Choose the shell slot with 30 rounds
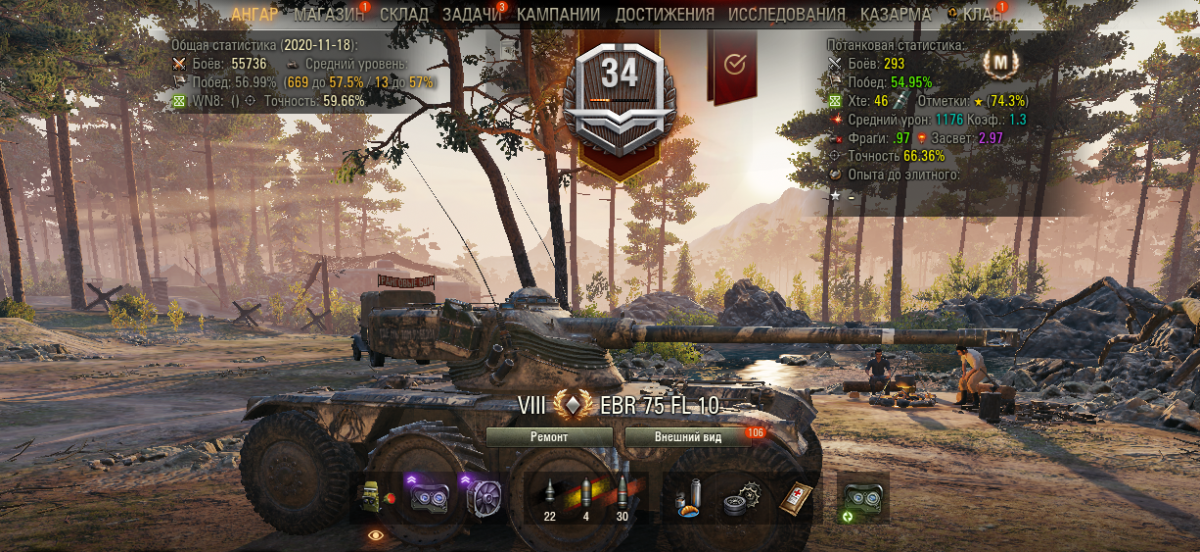The image size is (1200, 552). click(622, 497)
